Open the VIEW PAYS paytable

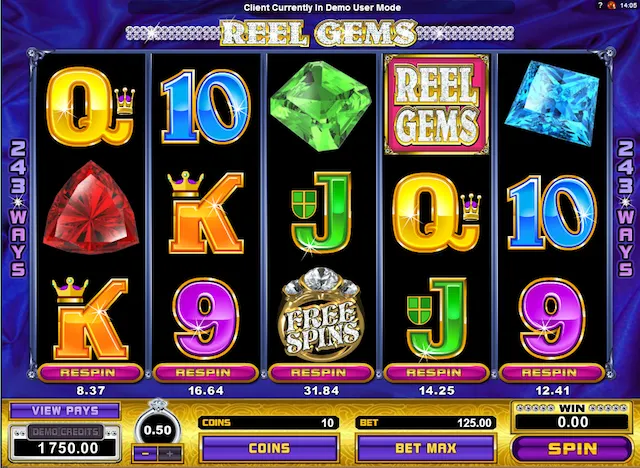click(x=65, y=410)
